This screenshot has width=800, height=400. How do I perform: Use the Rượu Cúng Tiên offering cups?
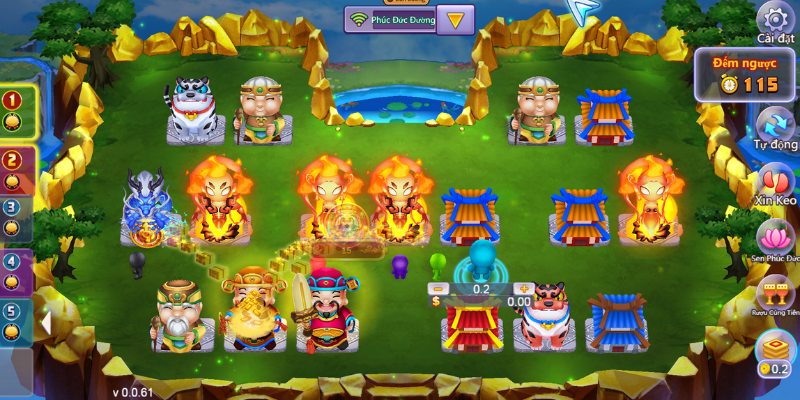pos(776,294)
